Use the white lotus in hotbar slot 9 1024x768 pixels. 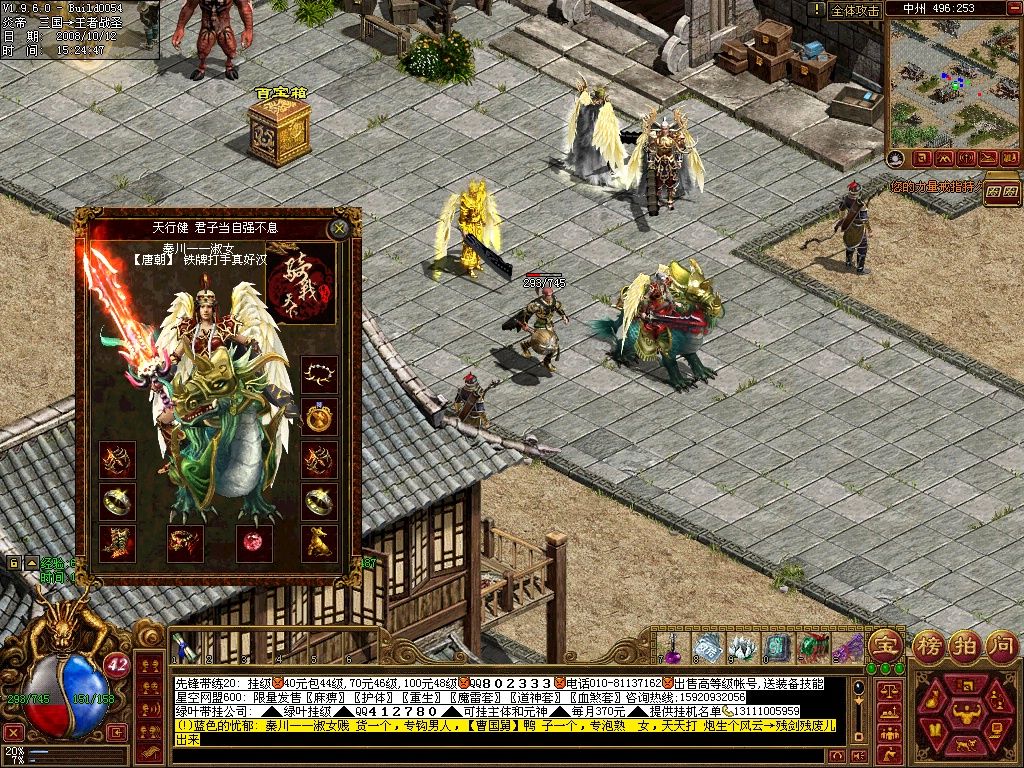coord(741,647)
